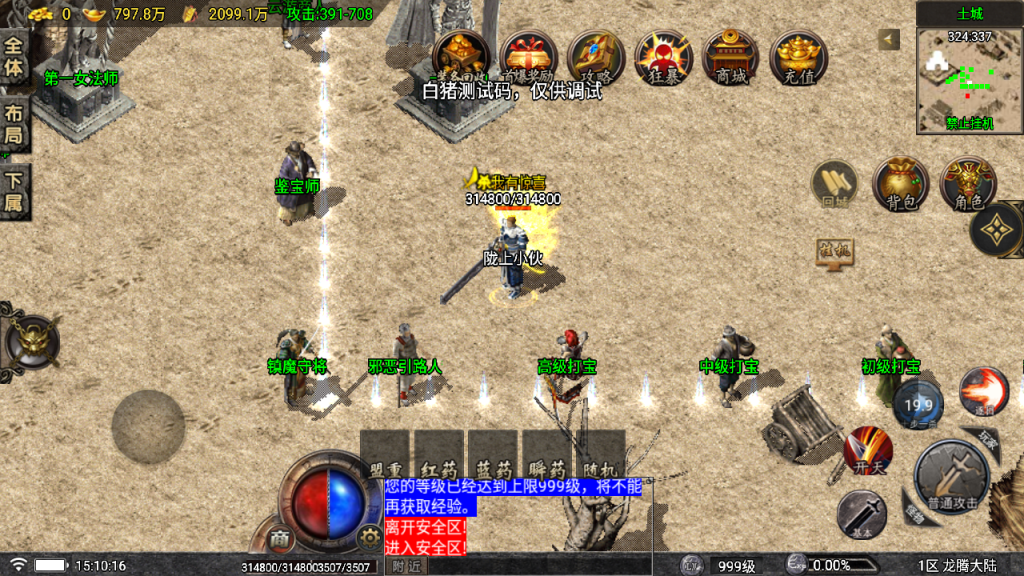Open the 攻略 guide book icon
The height and width of the screenshot is (576, 1024).
coord(596,56)
